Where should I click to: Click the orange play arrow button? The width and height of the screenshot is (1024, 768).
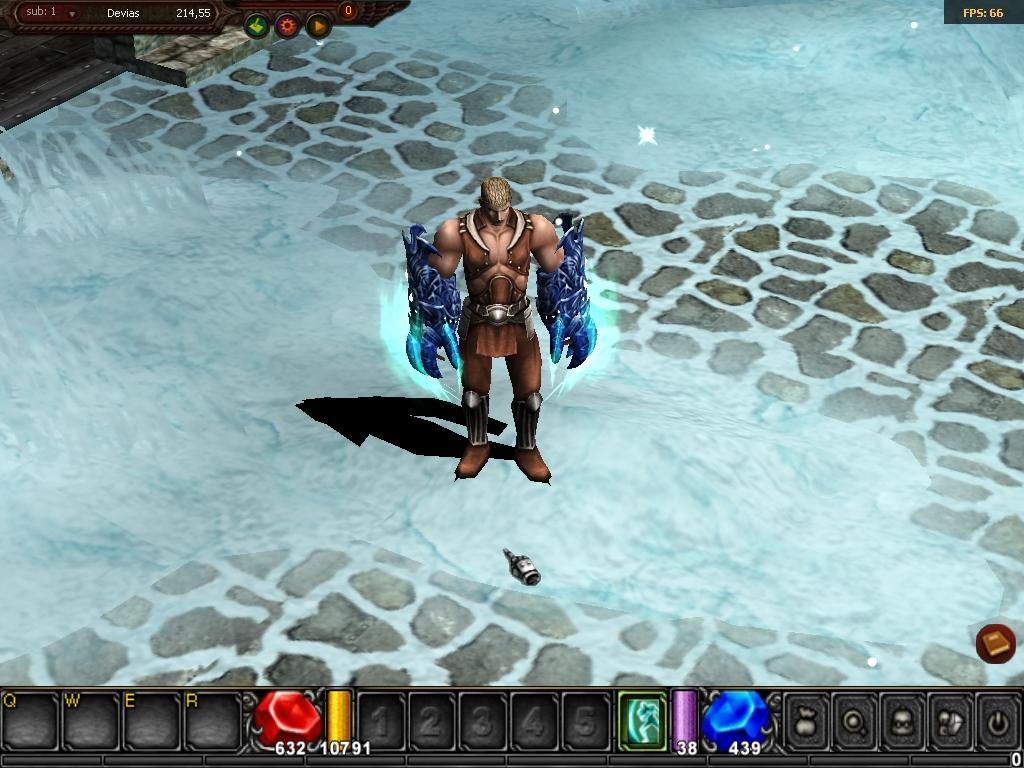click(x=318, y=26)
